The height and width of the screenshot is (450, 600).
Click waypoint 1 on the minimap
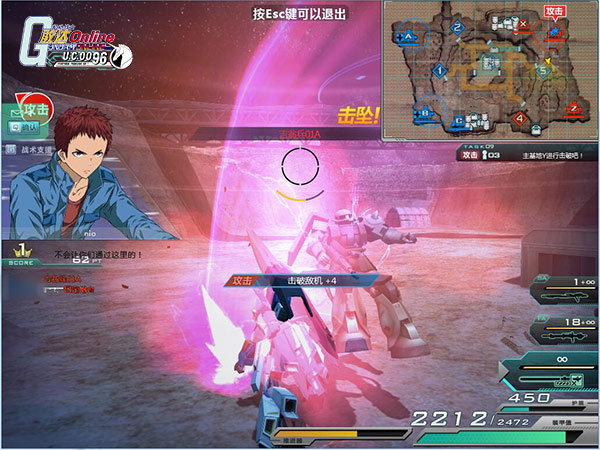(x=441, y=70)
